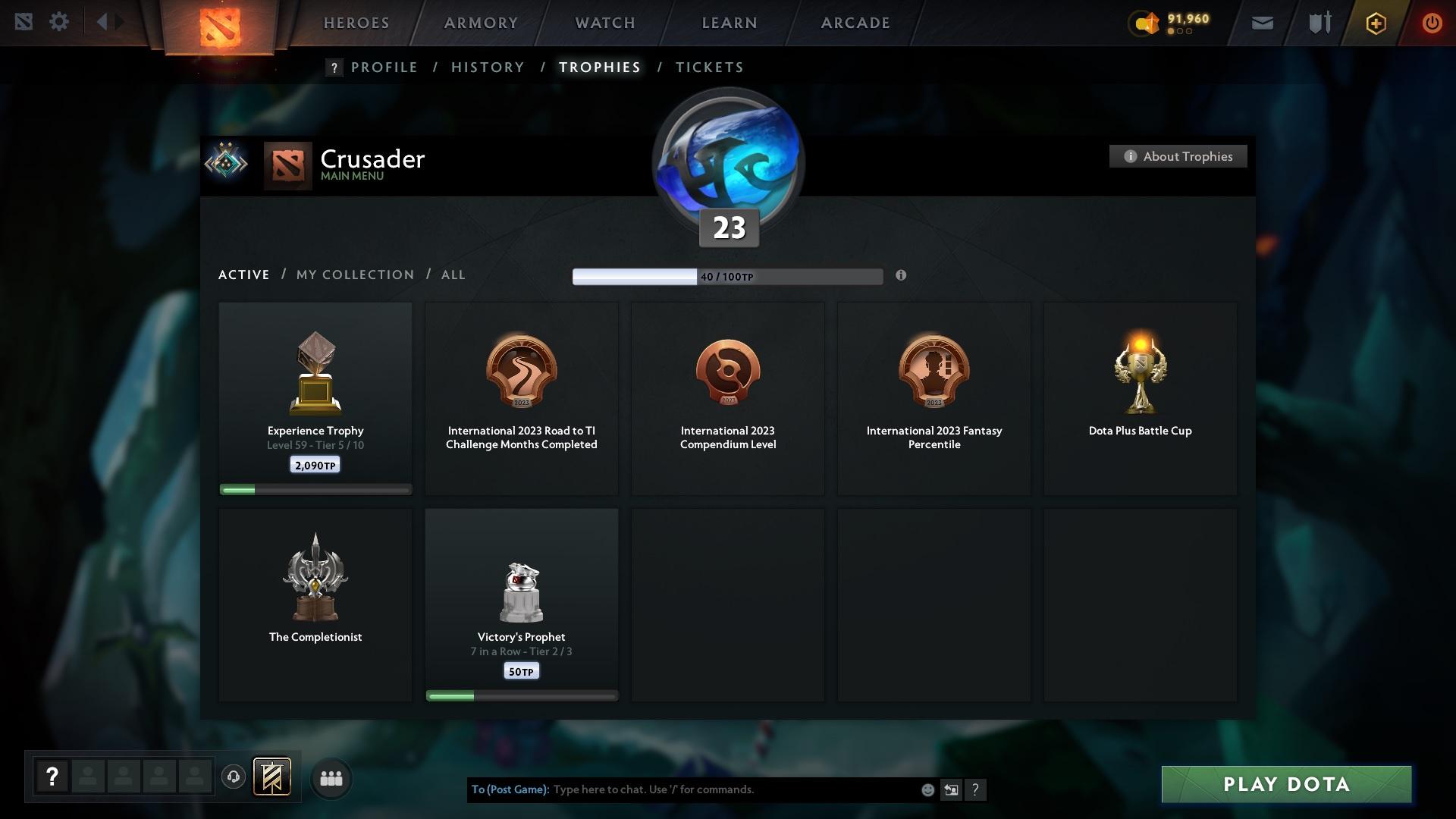This screenshot has width=1456, height=819.
Task: Open the armory shield and sword icon
Action: 1318,22
